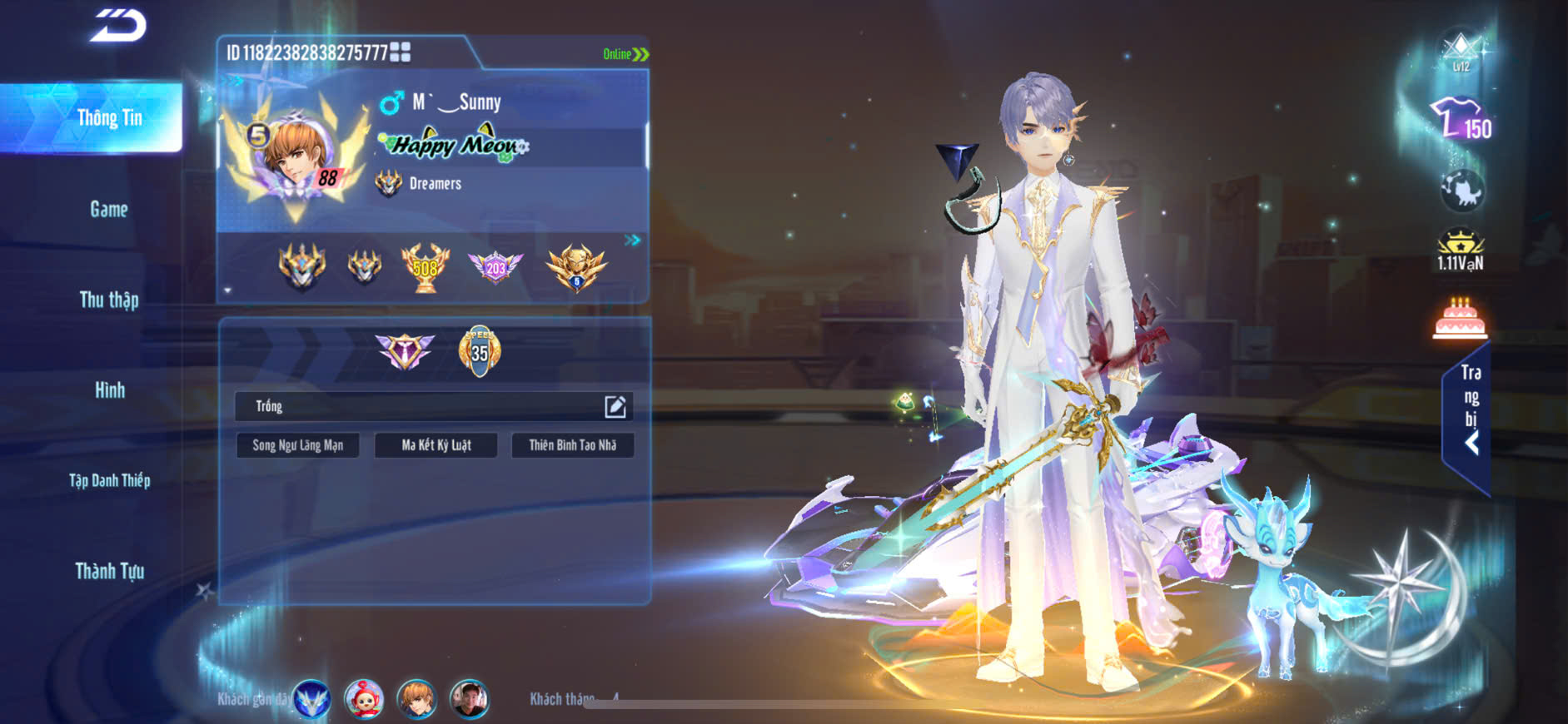Select the gold 508 trophy badge

point(425,267)
